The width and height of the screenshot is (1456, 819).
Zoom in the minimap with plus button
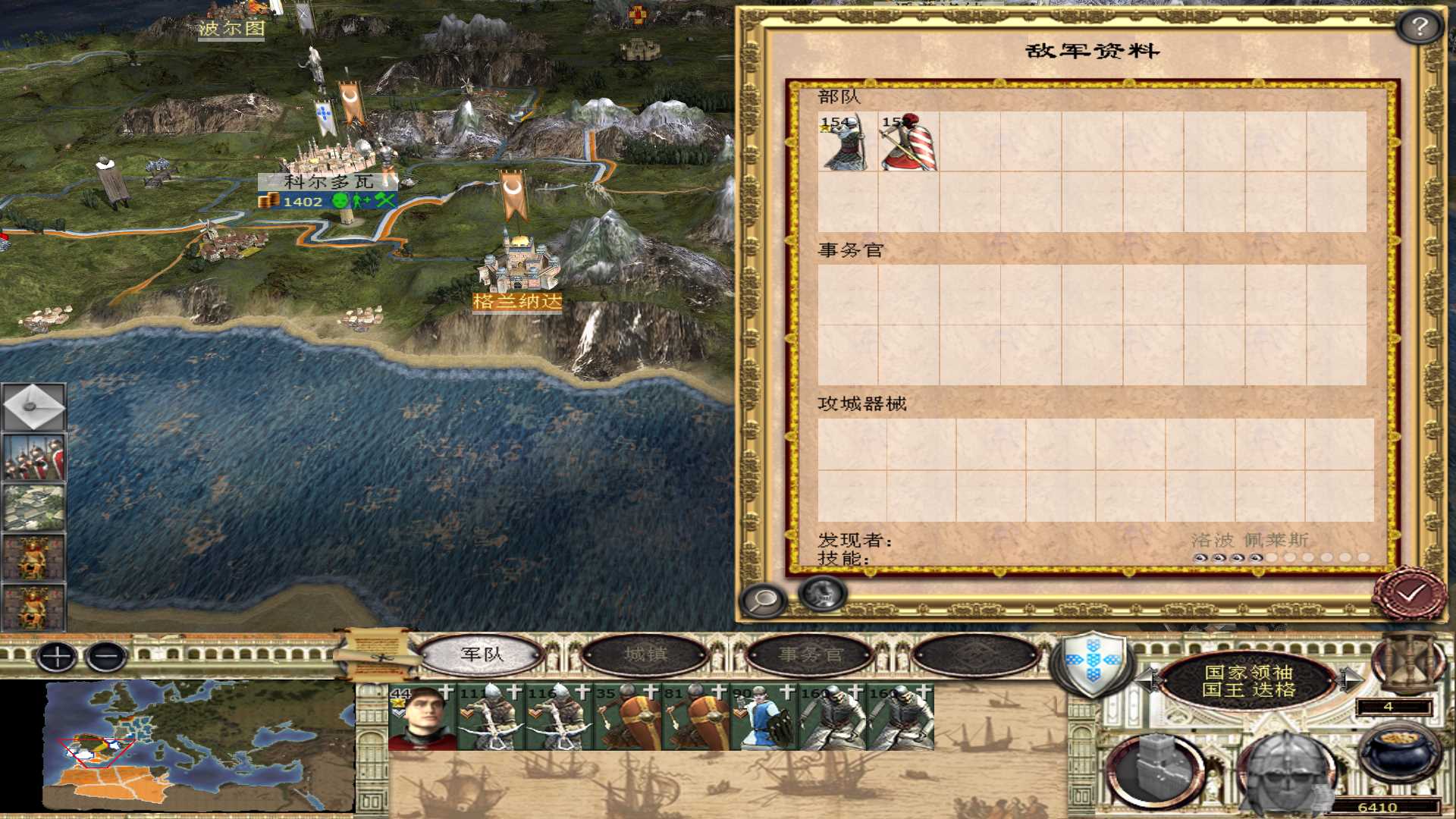pos(57,657)
